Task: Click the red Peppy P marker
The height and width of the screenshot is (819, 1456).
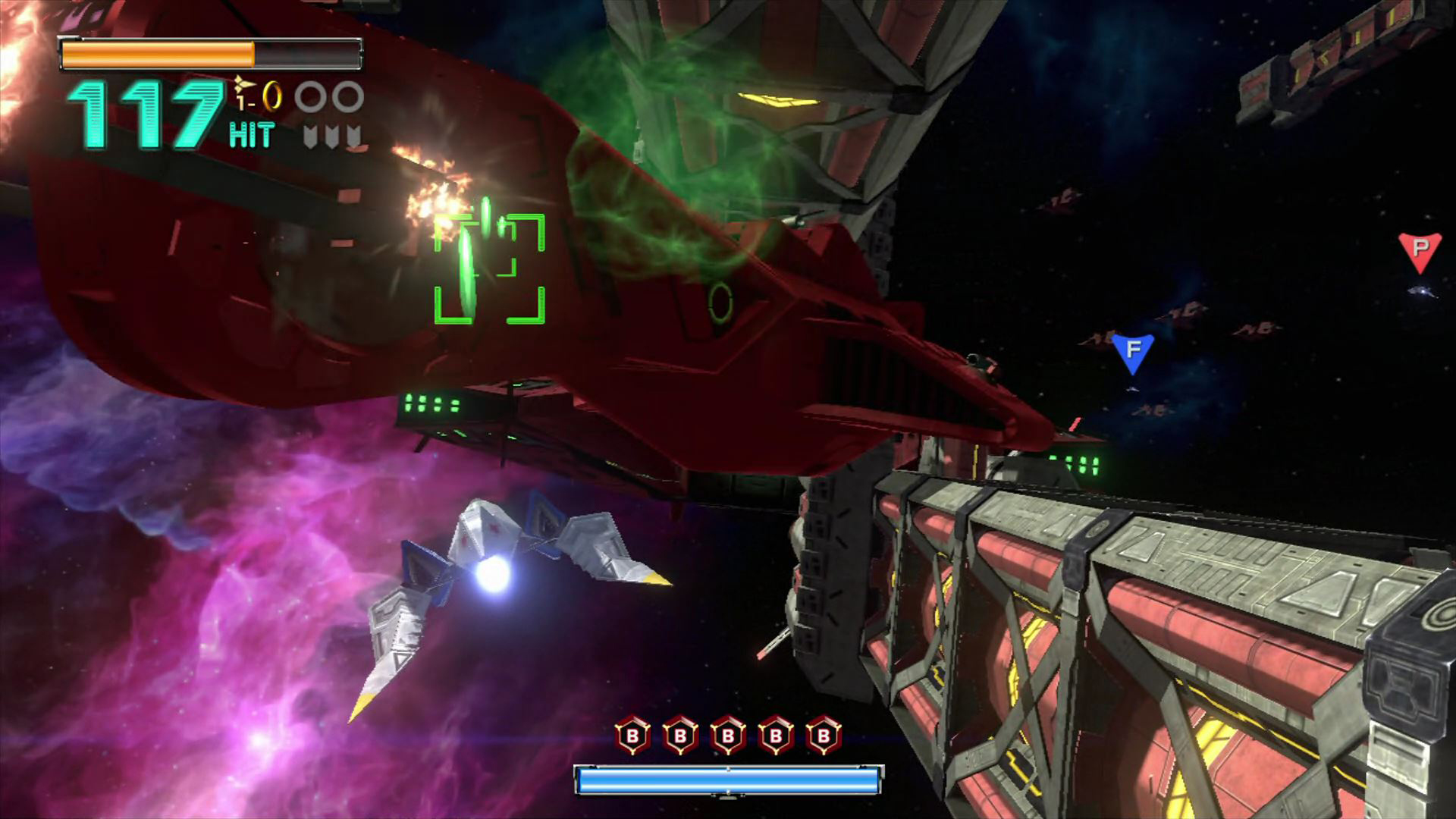Action: pos(1420,250)
